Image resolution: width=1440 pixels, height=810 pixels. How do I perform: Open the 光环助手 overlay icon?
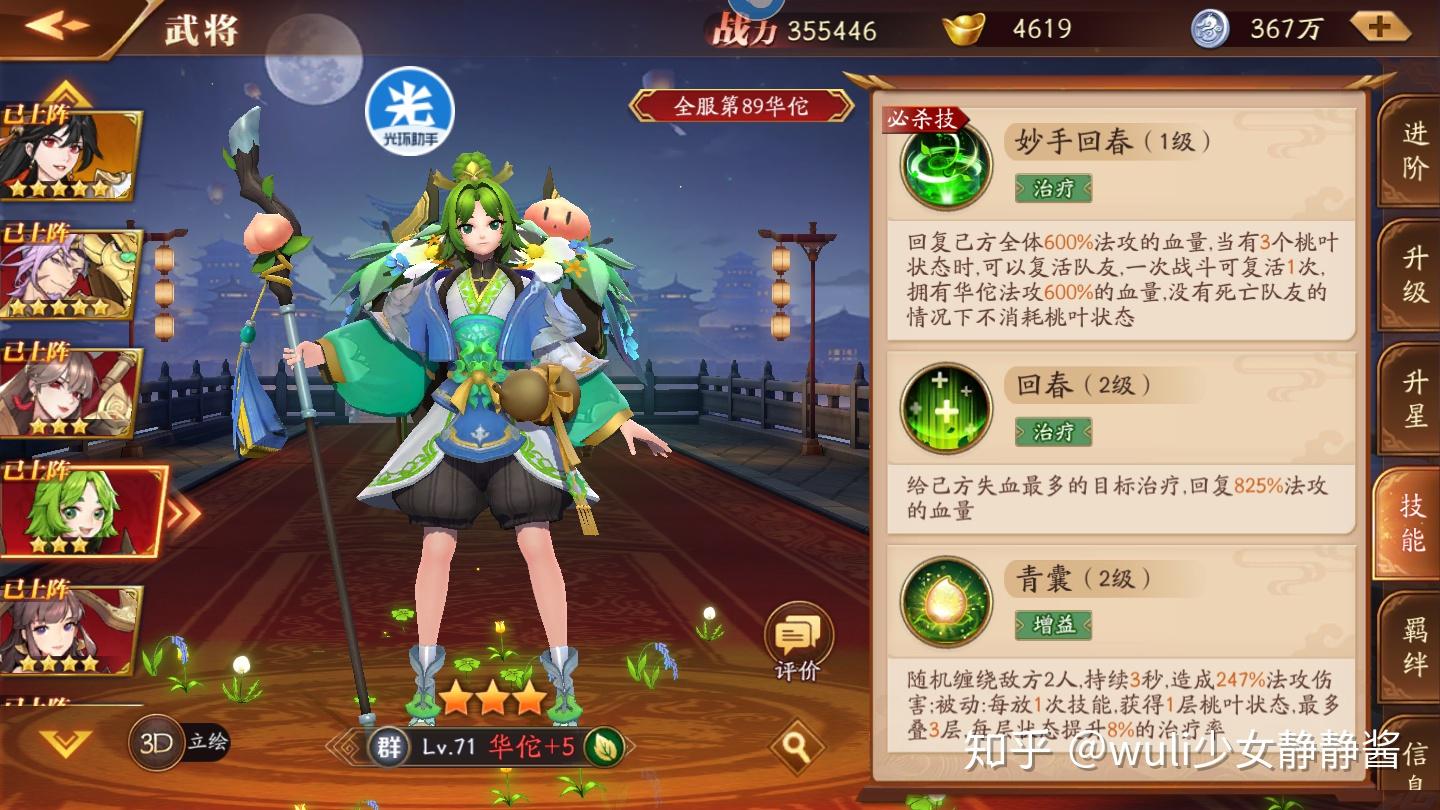click(x=410, y=112)
